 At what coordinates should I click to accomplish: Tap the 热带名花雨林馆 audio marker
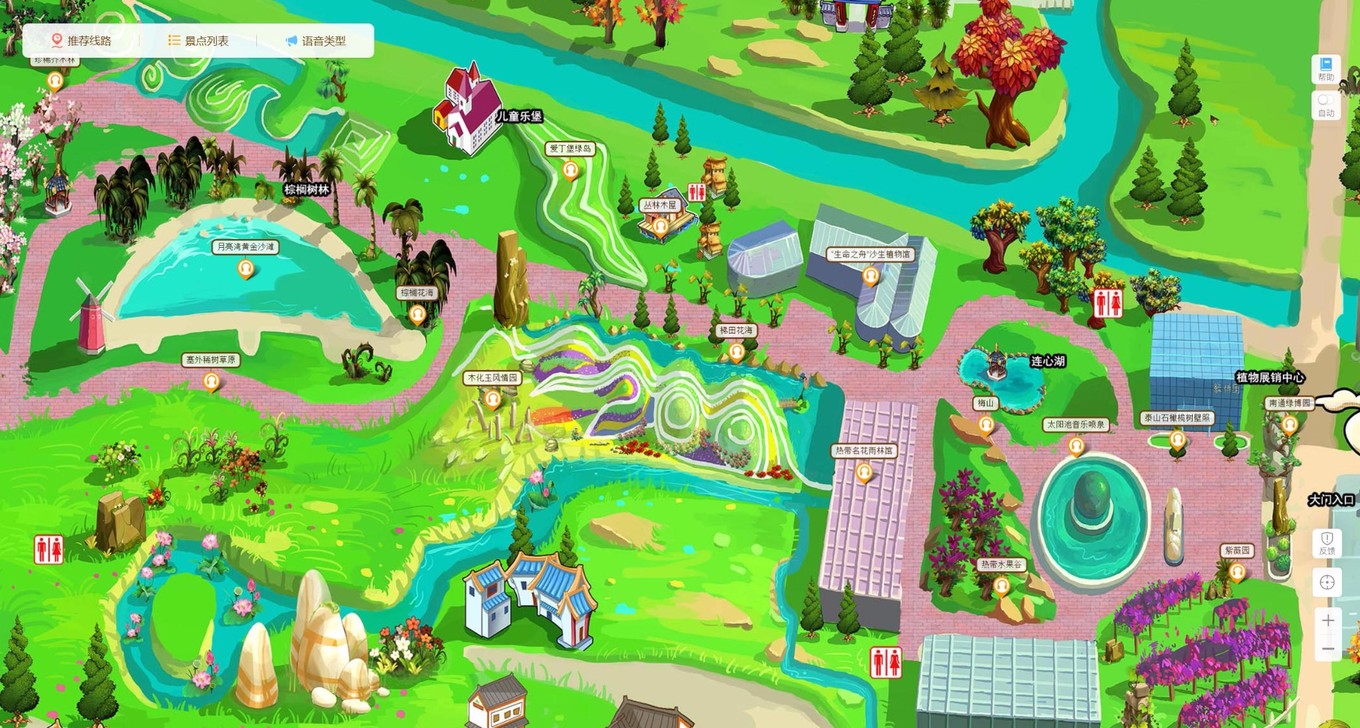coord(865,472)
